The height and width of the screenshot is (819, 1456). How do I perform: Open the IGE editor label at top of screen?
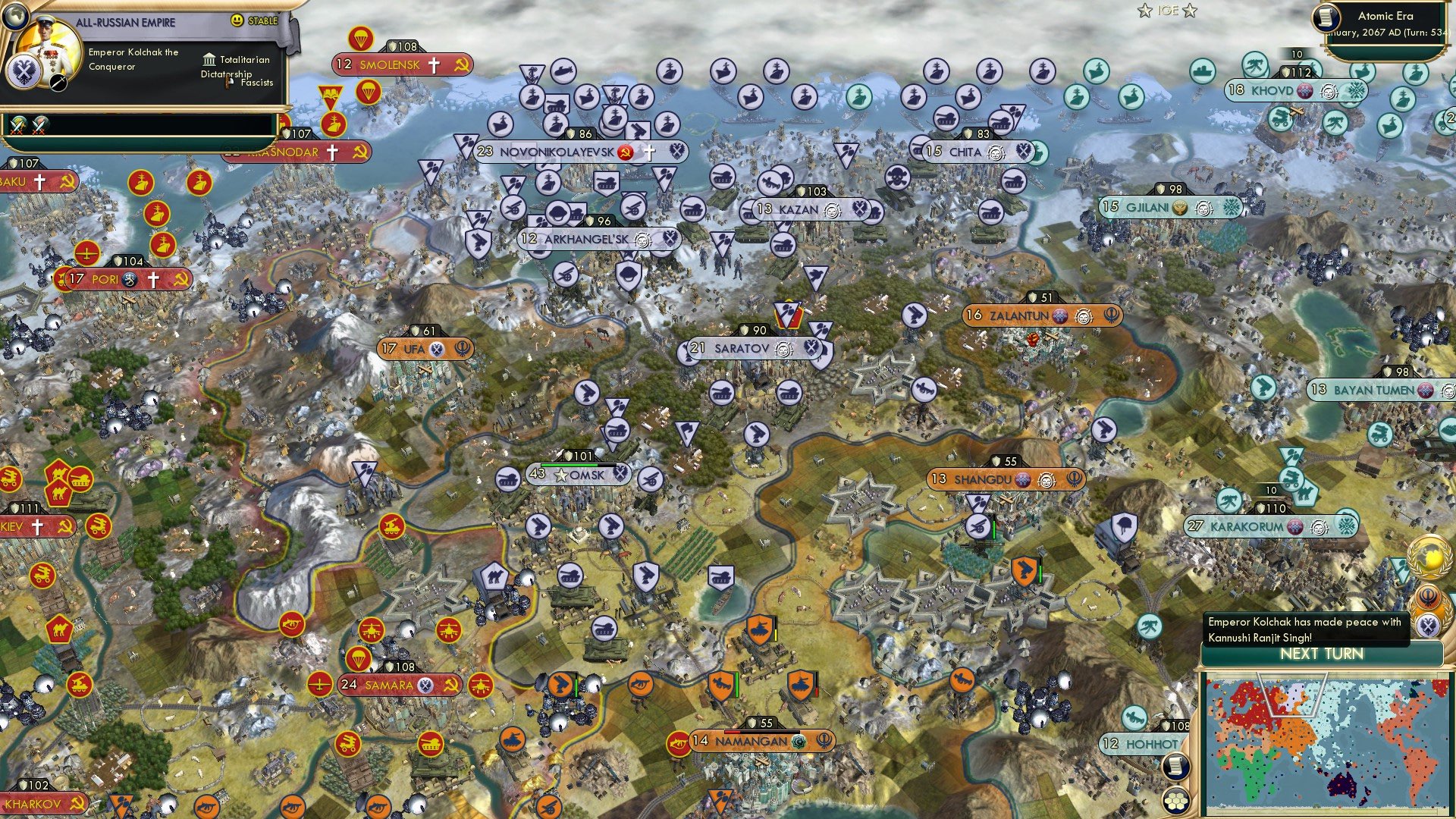click(1168, 11)
